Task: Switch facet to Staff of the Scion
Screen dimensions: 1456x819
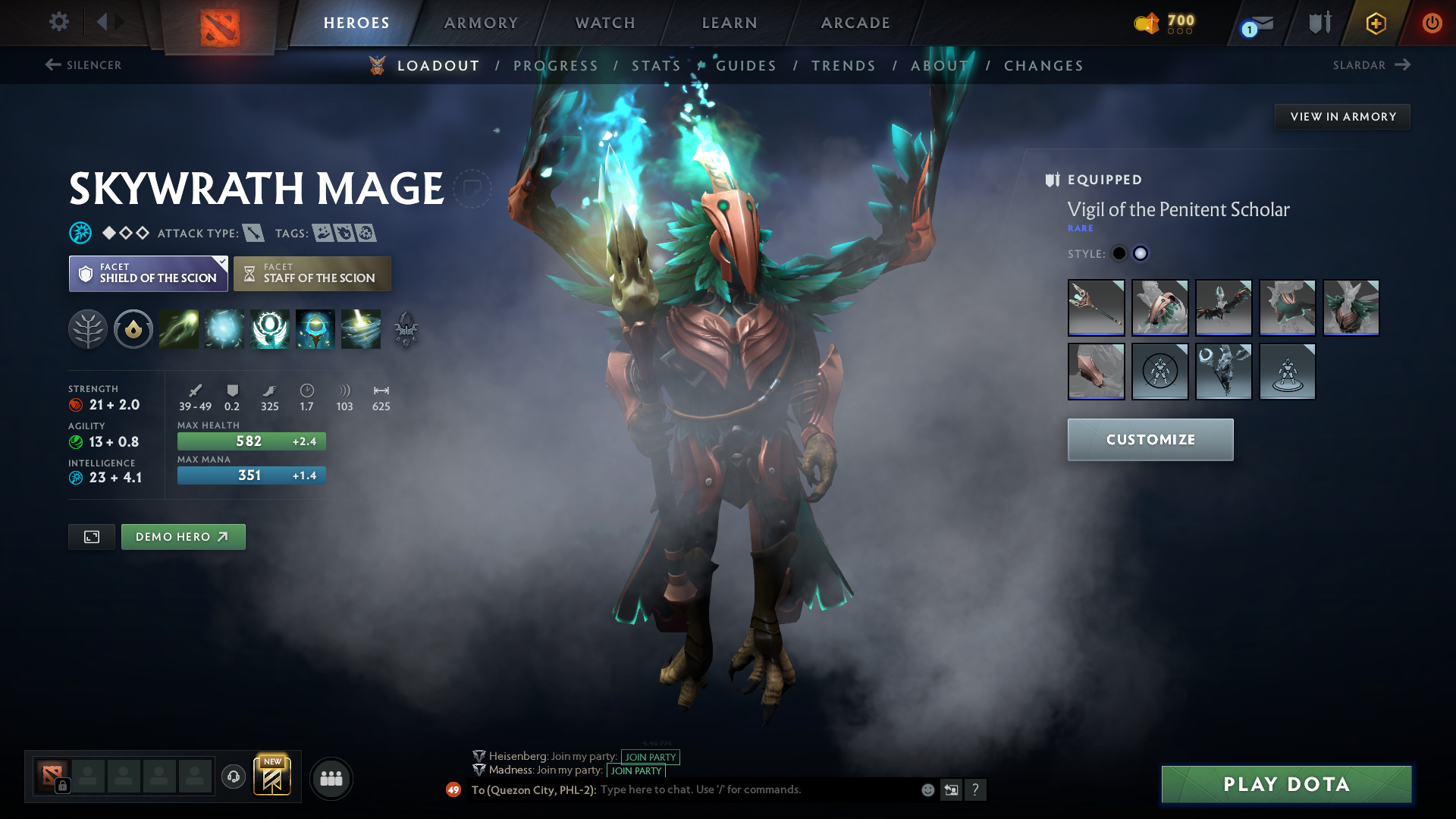Action: tap(312, 273)
